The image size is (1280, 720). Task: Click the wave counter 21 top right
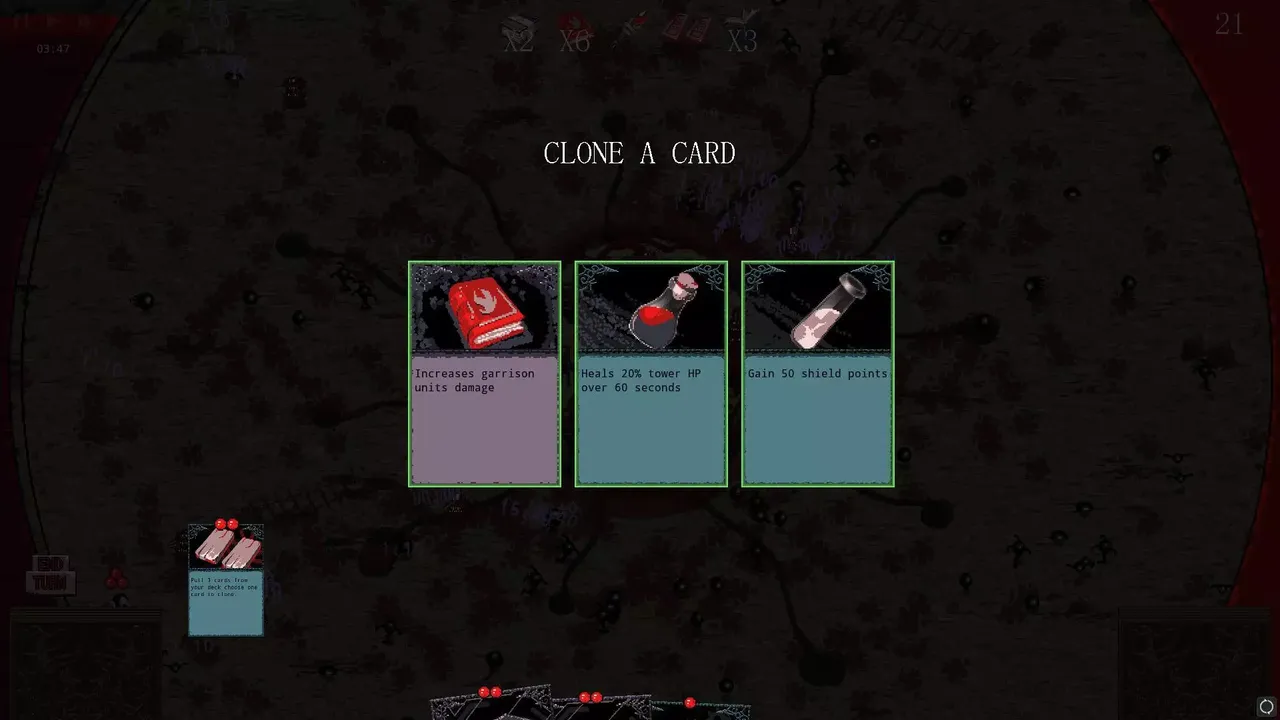[x=1231, y=24]
